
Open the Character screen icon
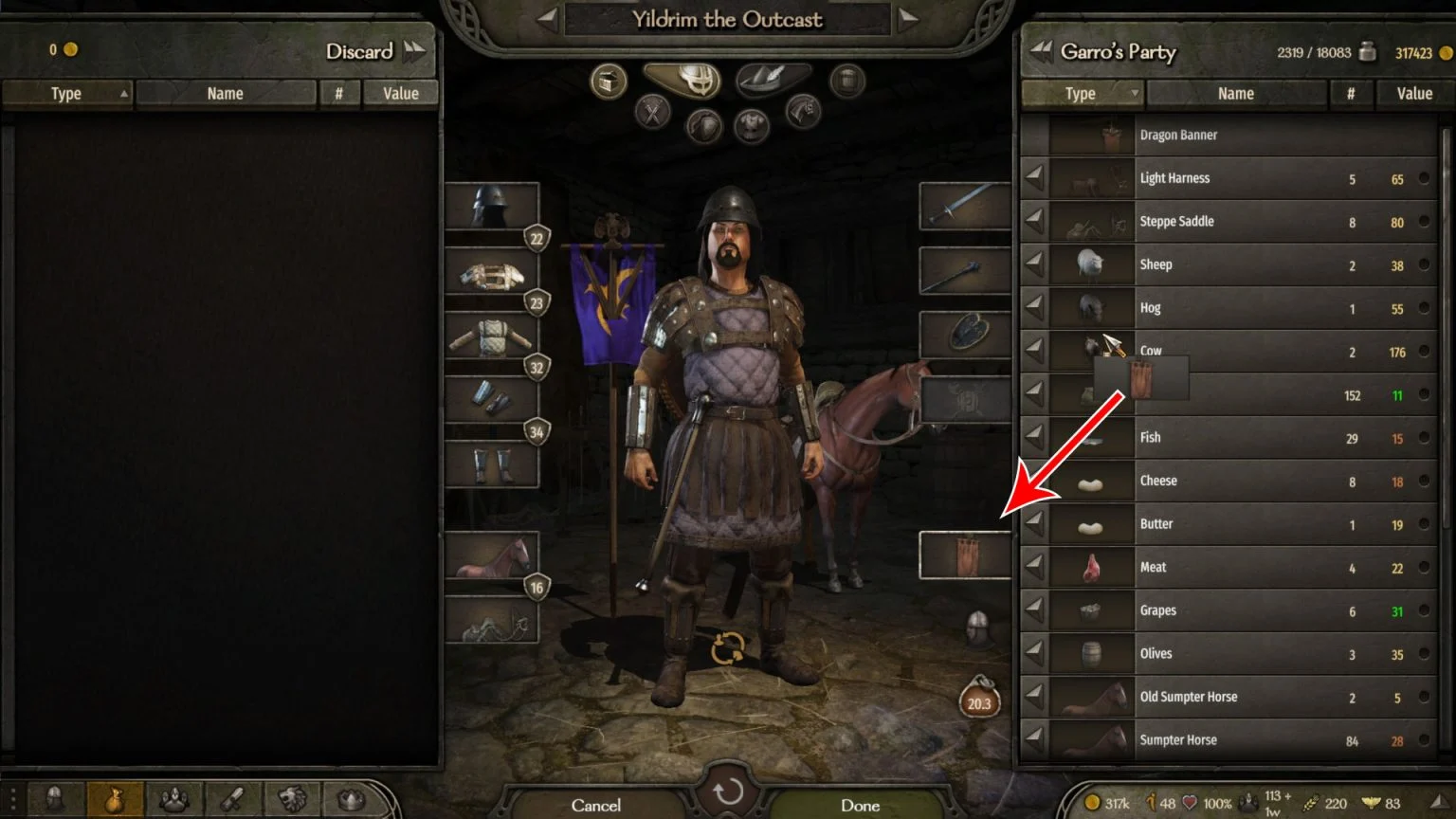(54, 799)
